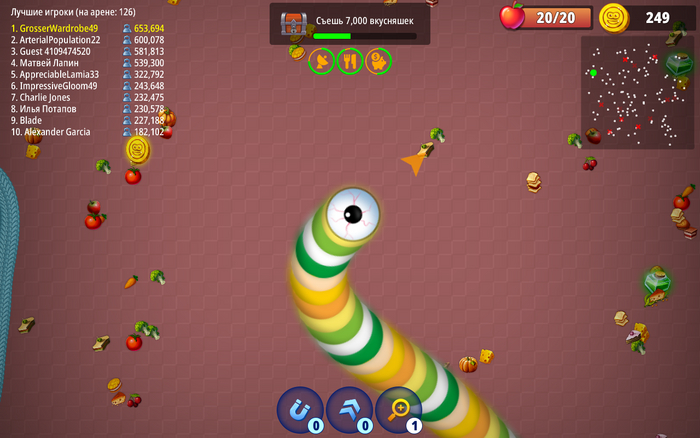Image resolution: width=700 pixels, height=438 pixels.
Task: Activate the magnet power-up button
Action: 300,409
